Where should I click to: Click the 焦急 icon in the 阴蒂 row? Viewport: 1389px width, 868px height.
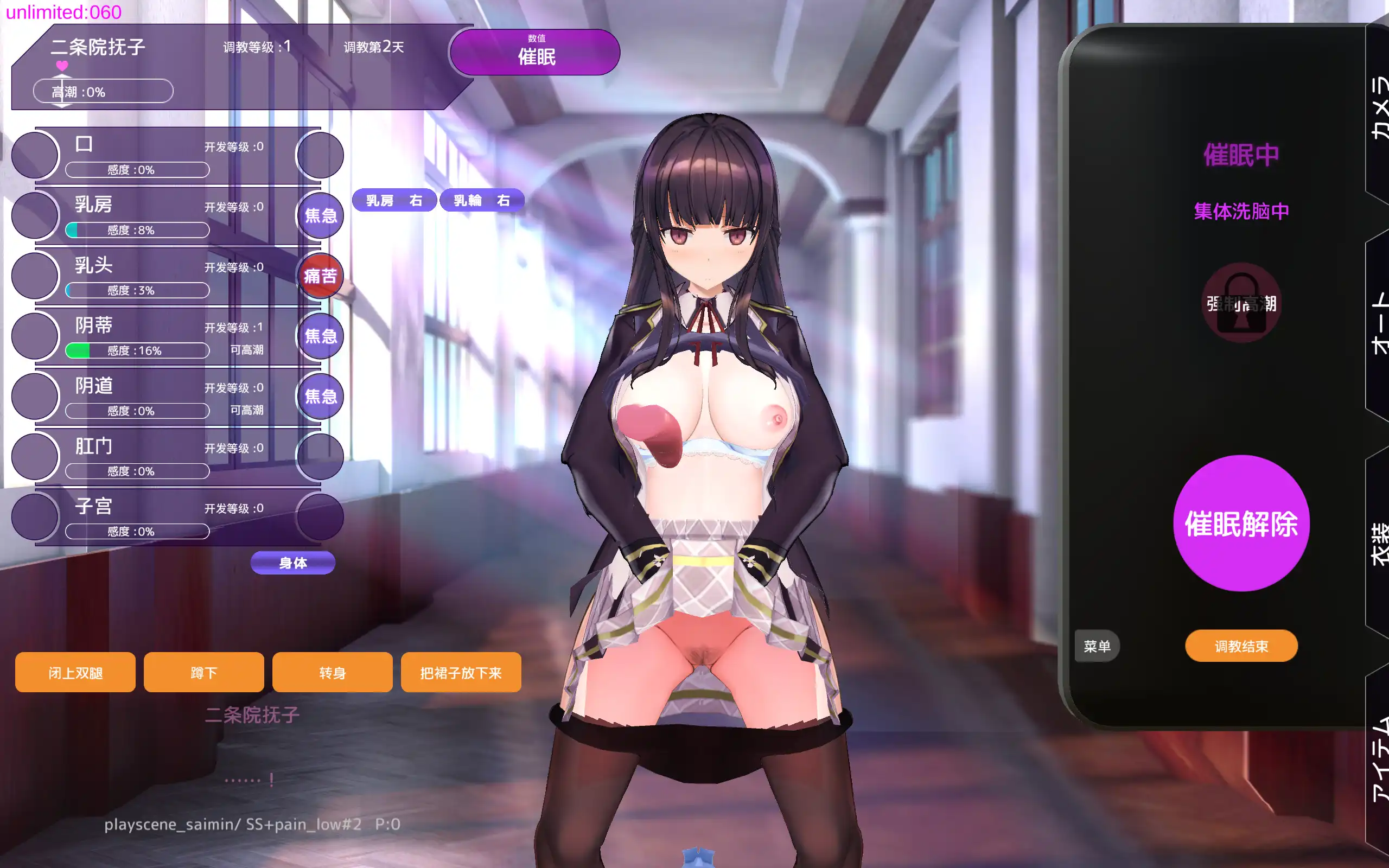[320, 336]
